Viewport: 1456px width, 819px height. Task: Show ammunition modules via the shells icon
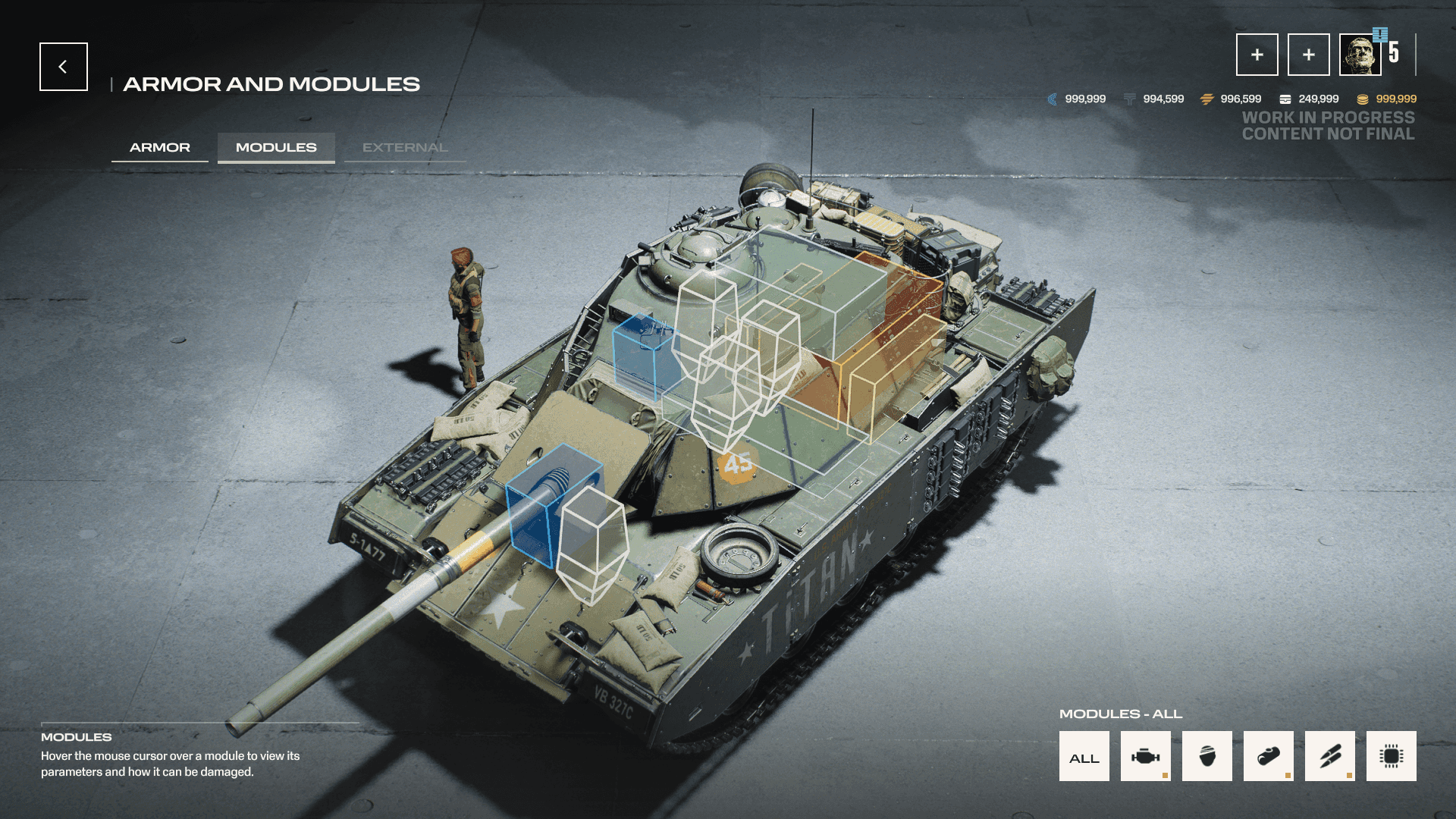1329,756
